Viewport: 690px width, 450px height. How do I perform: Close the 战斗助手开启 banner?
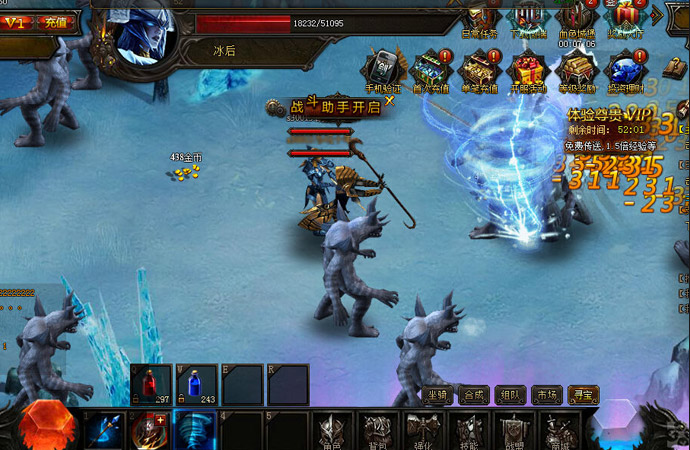coord(389,100)
